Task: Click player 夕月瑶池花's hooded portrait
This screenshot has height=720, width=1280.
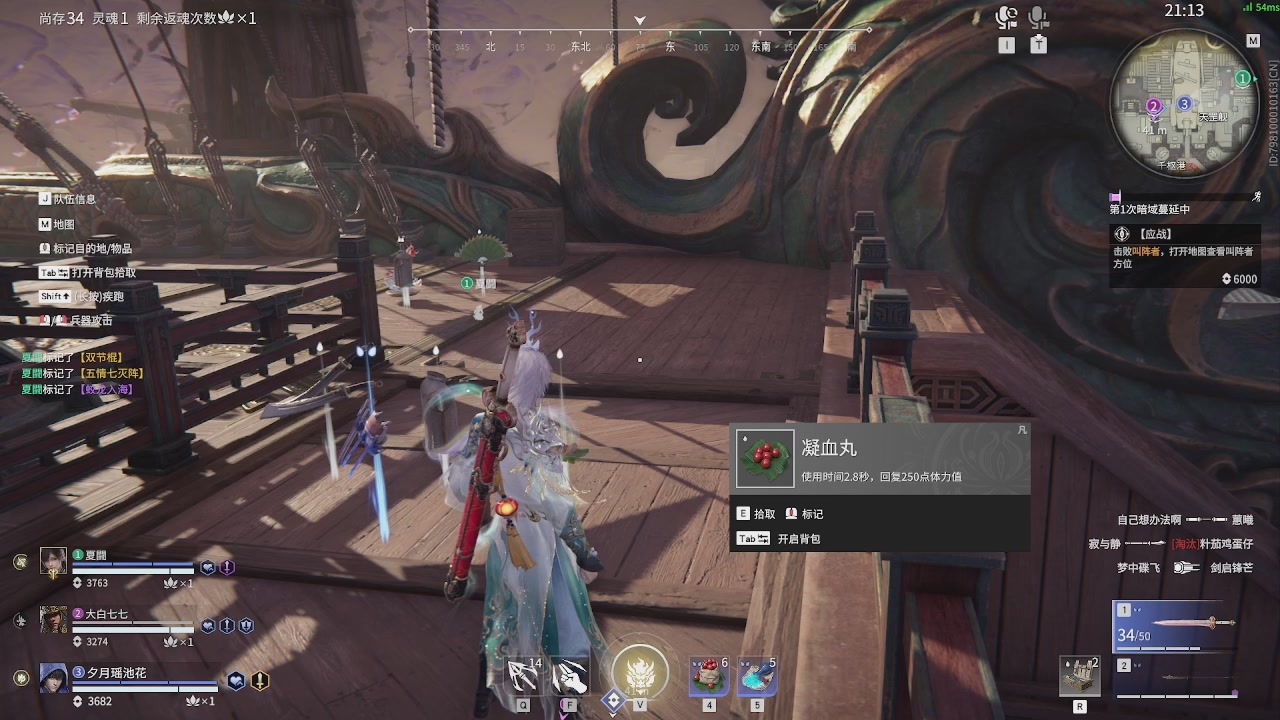Action: click(53, 678)
